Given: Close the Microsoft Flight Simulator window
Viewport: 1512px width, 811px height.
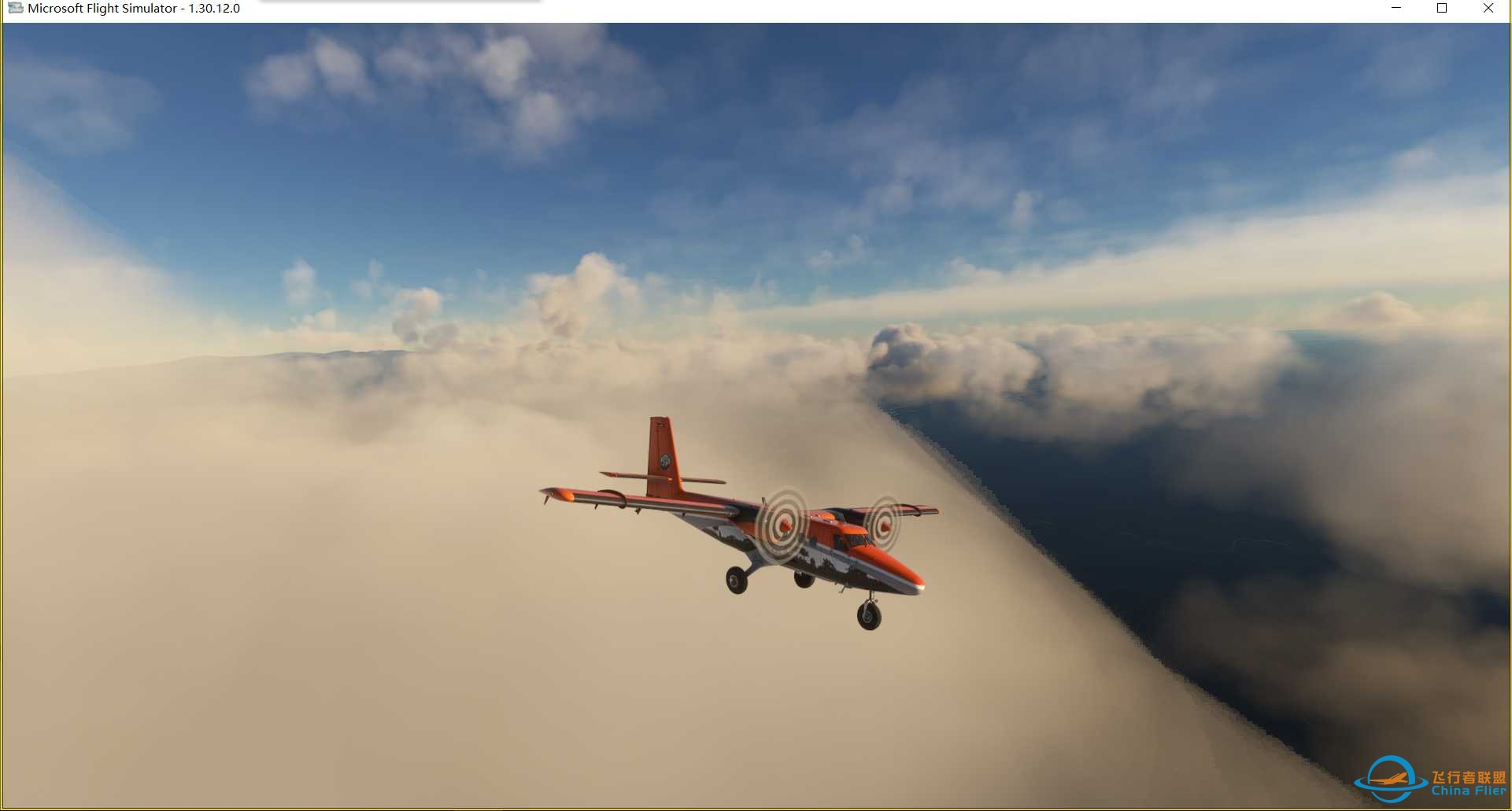Looking at the screenshot, I should [1488, 9].
